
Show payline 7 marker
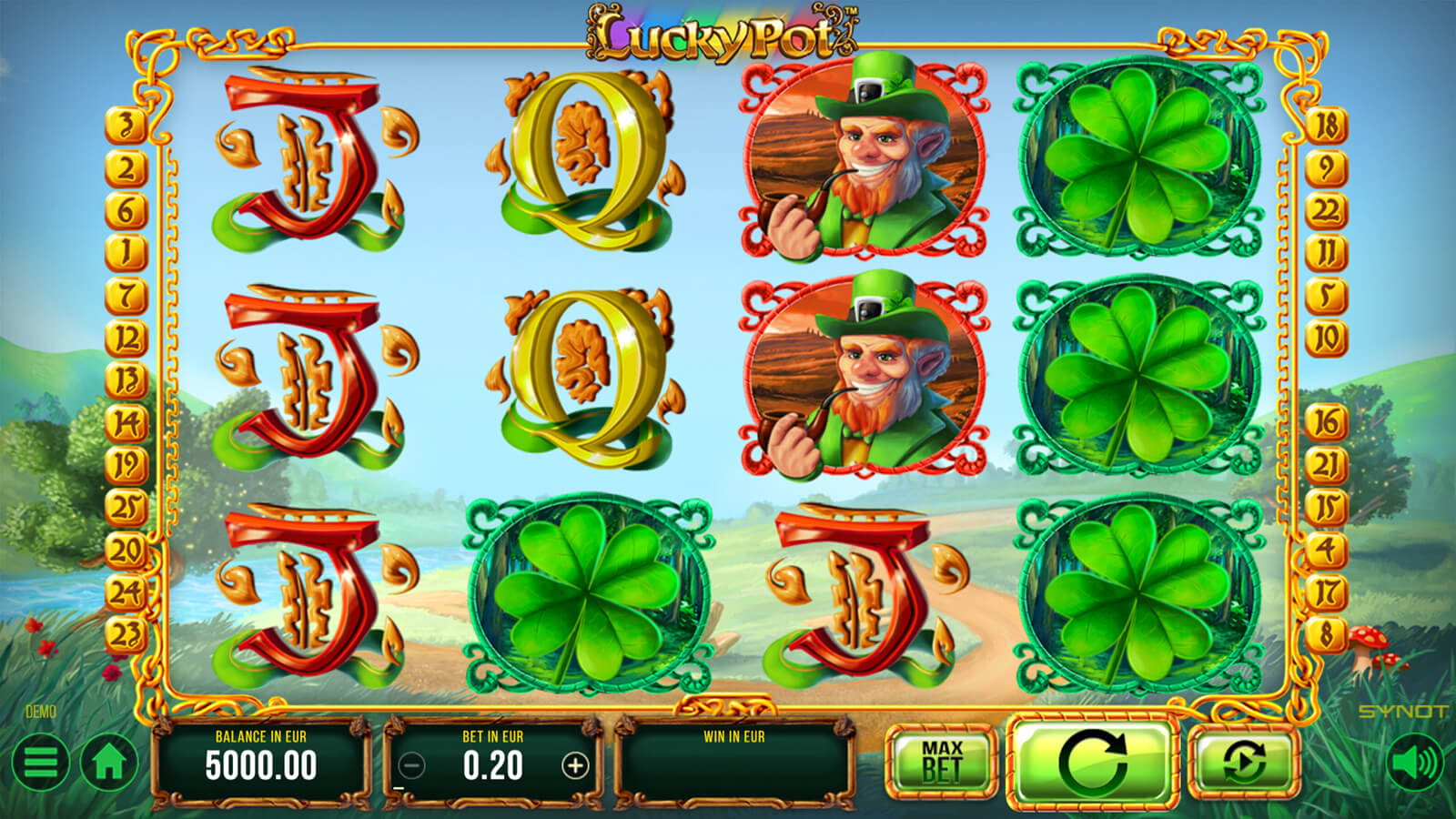point(126,295)
